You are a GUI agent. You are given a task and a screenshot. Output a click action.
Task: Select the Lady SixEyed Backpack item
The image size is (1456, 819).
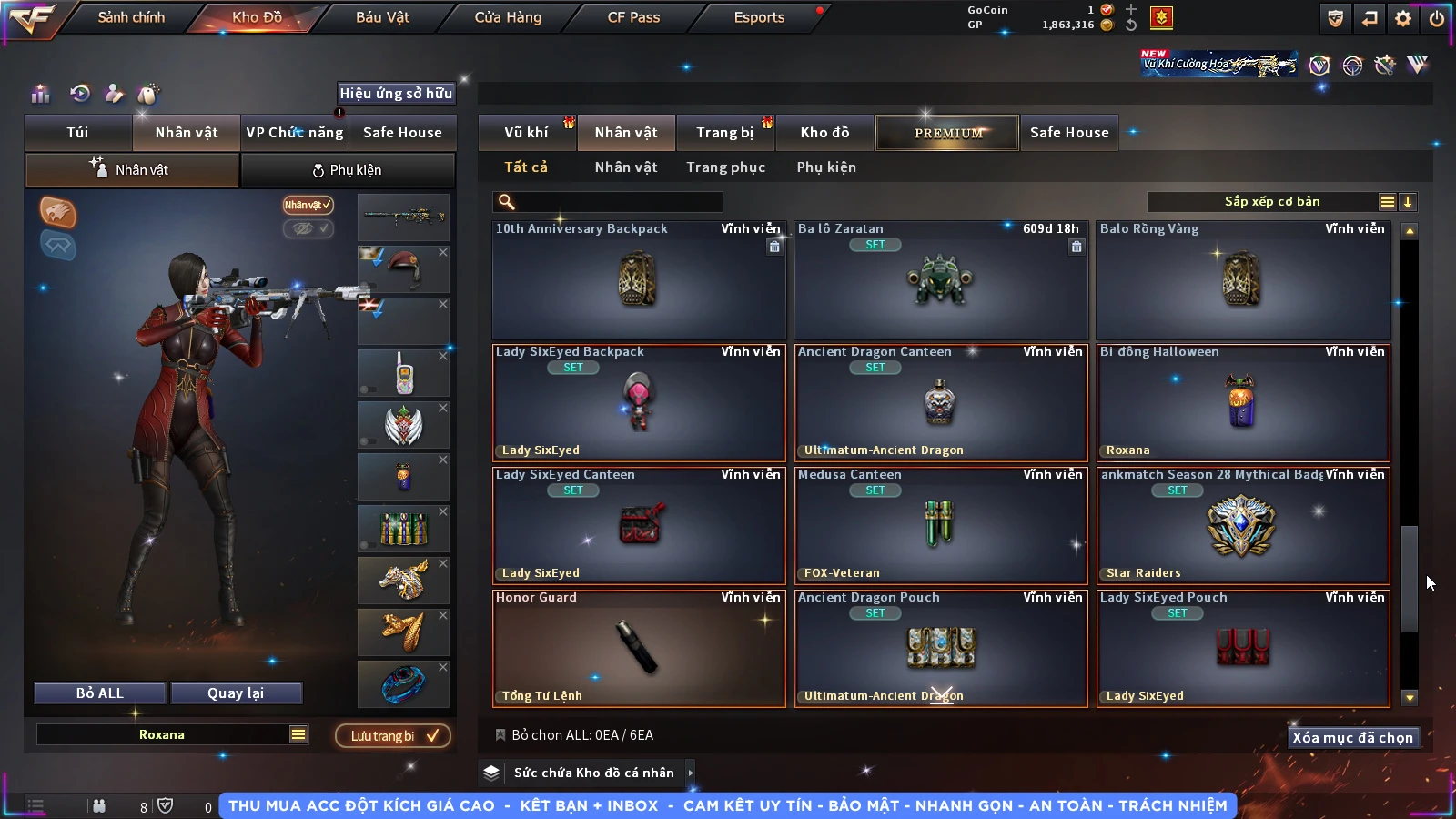click(x=639, y=402)
